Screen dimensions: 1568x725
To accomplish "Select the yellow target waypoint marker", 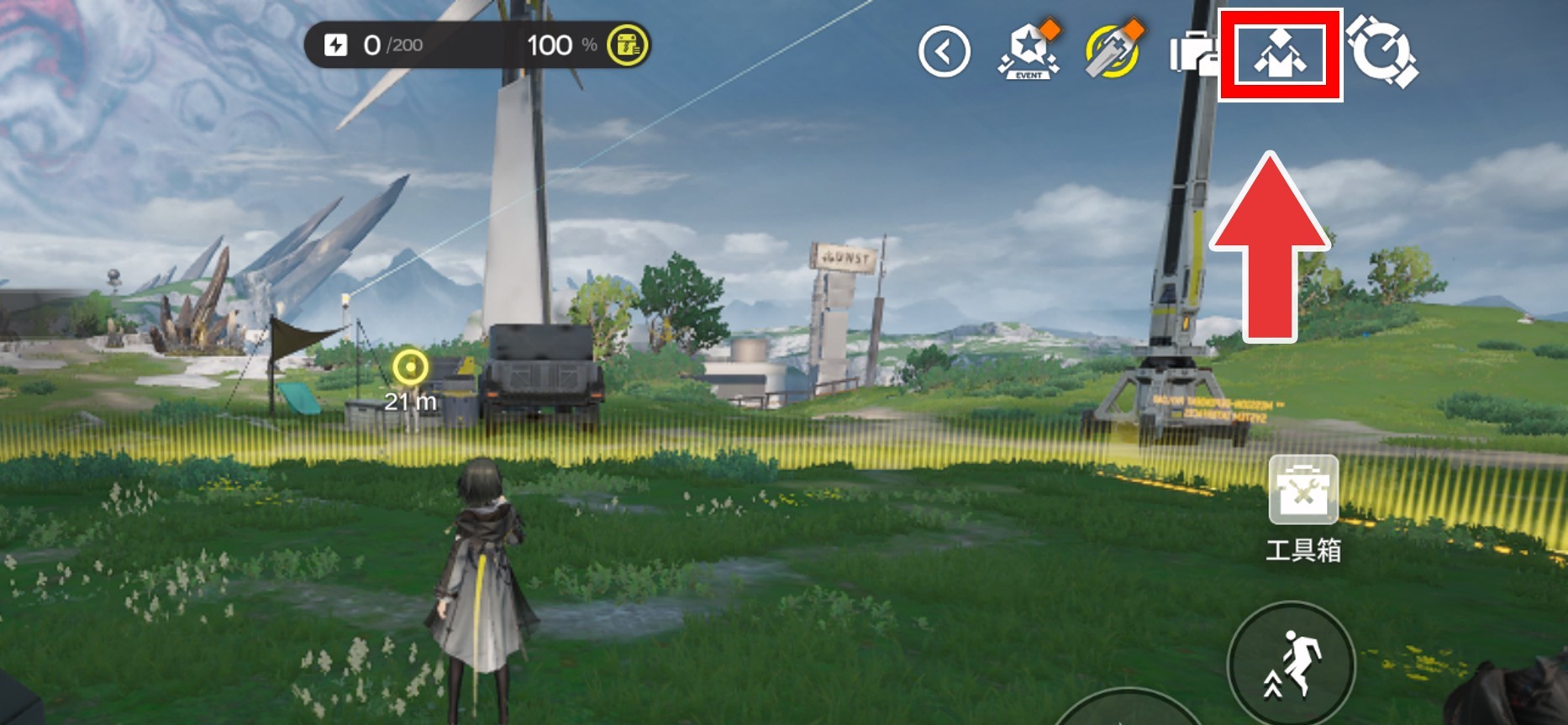I will tap(410, 367).
